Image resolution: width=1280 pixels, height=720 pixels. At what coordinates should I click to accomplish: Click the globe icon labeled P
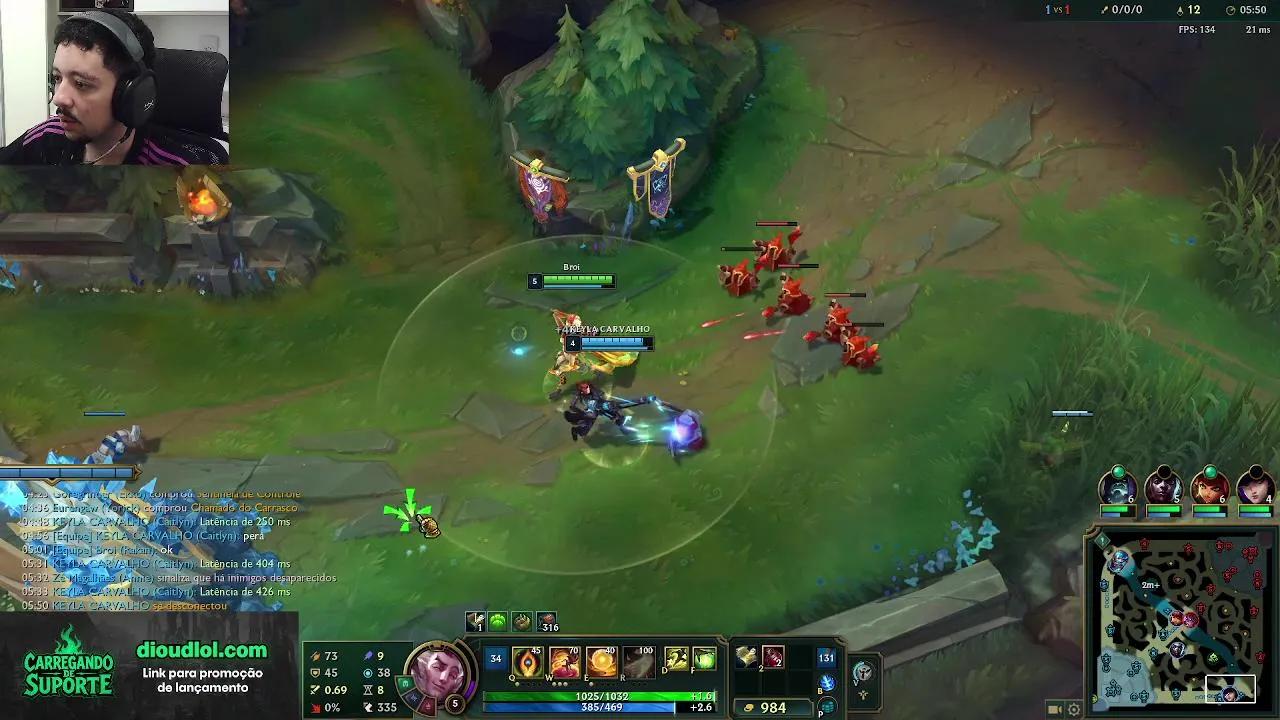[825, 708]
